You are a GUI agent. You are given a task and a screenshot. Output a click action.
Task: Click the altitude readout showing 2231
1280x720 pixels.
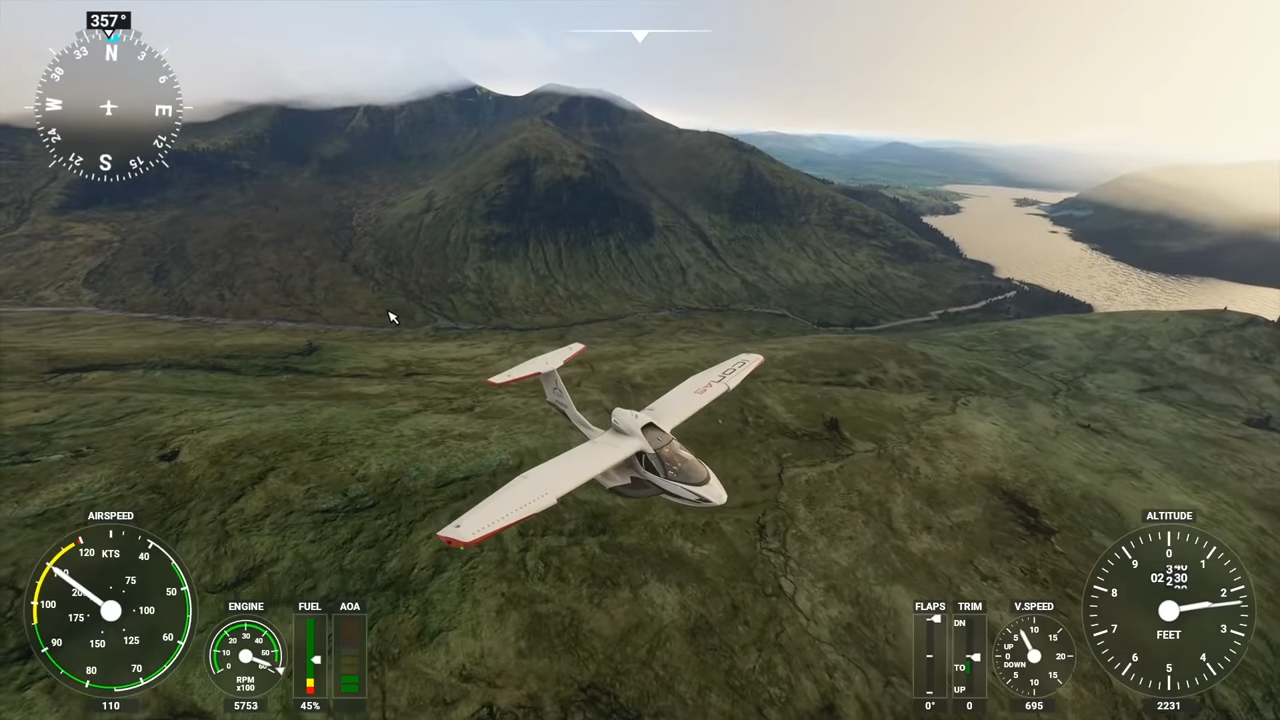click(1168, 706)
